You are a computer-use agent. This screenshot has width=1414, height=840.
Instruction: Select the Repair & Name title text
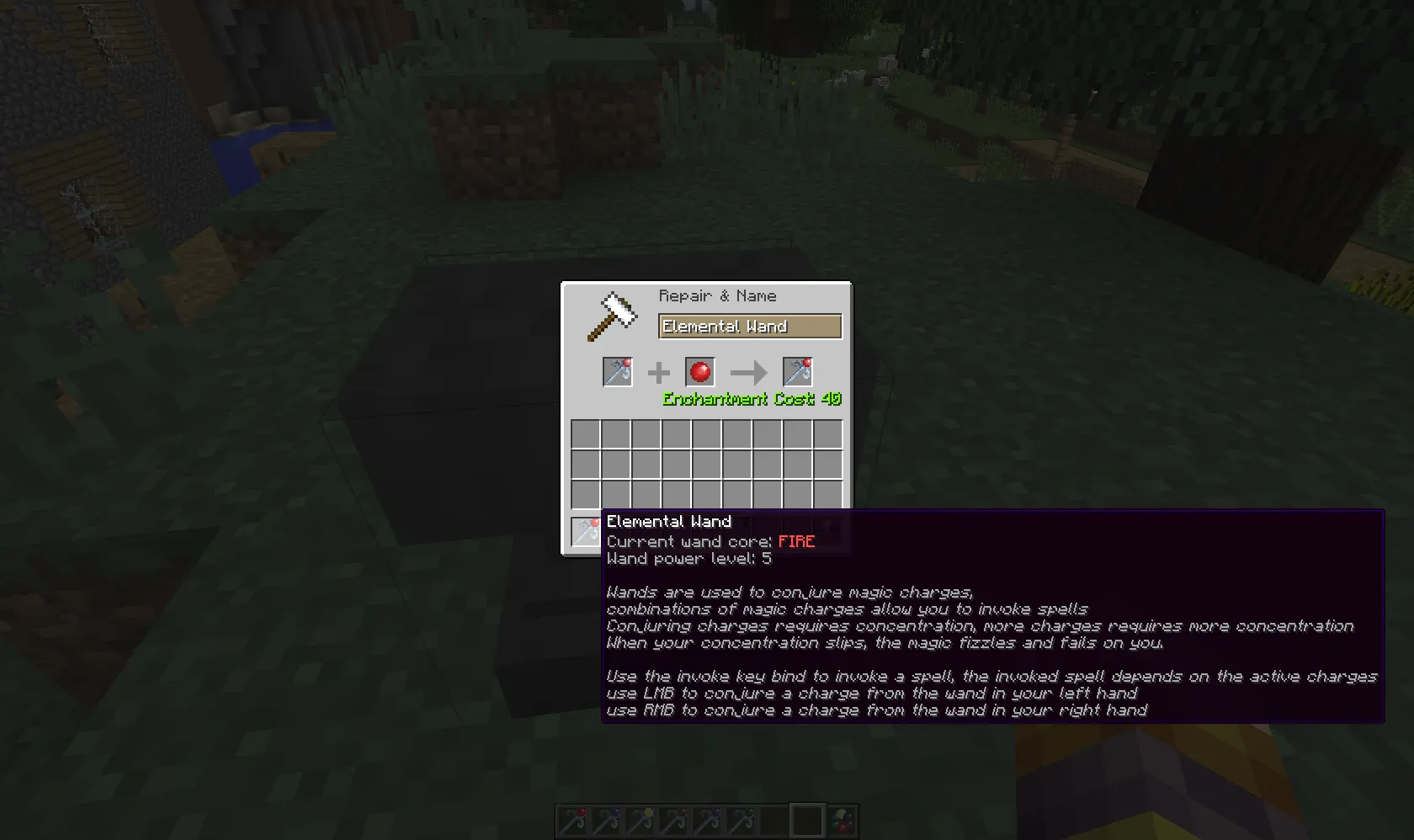716,295
